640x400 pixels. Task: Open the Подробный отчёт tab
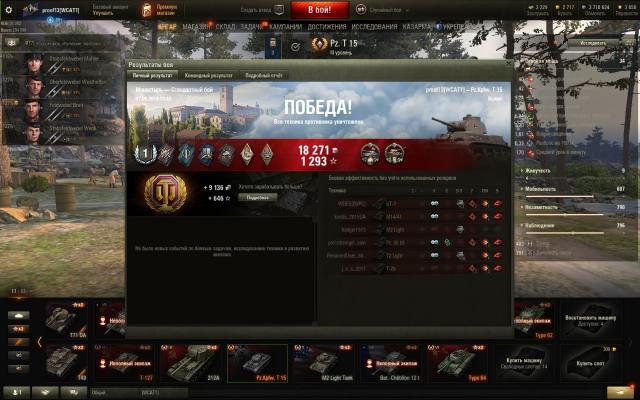tap(263, 75)
